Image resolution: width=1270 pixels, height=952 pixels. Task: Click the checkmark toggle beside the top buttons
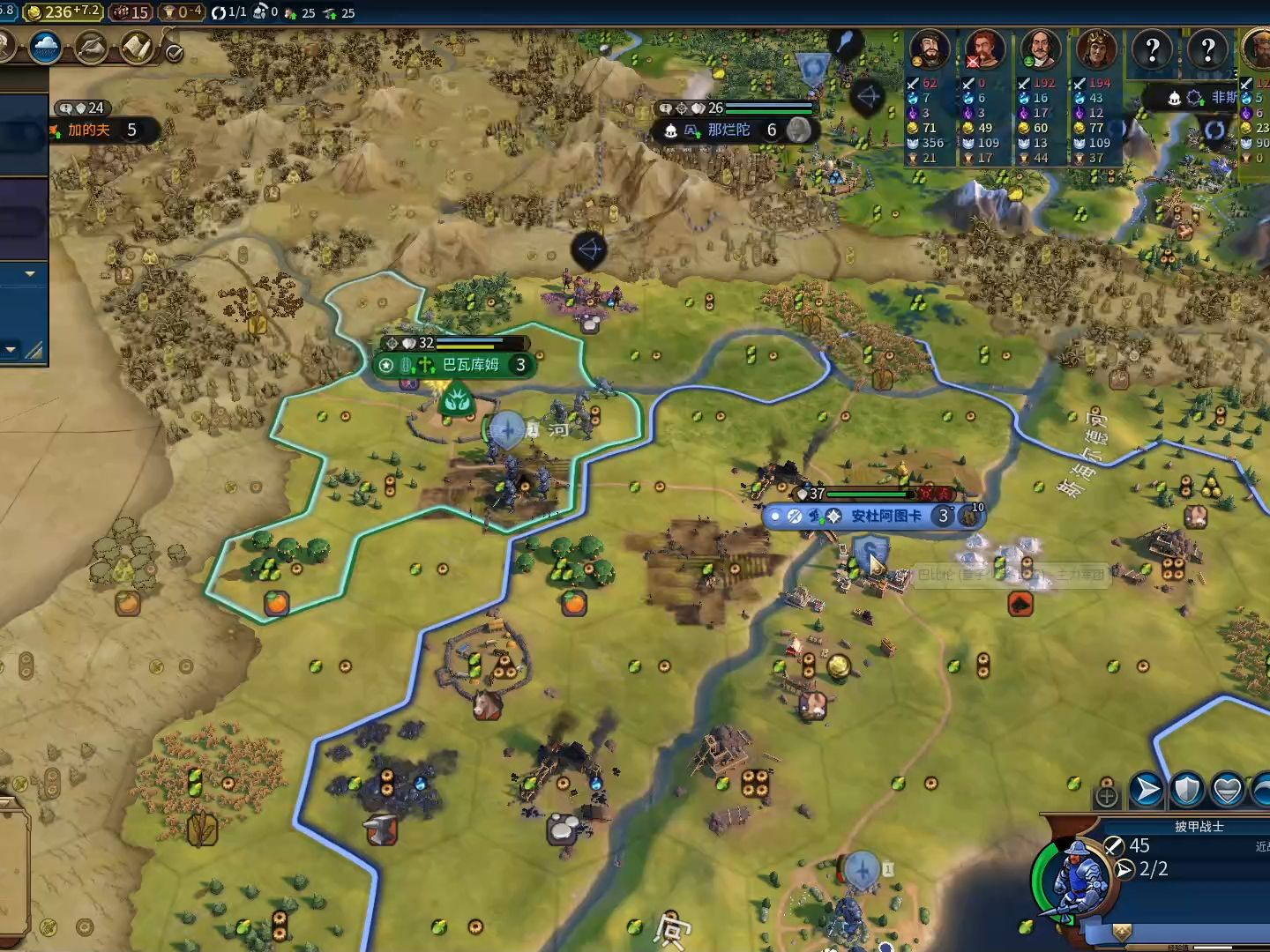pyautogui.click(x=175, y=54)
